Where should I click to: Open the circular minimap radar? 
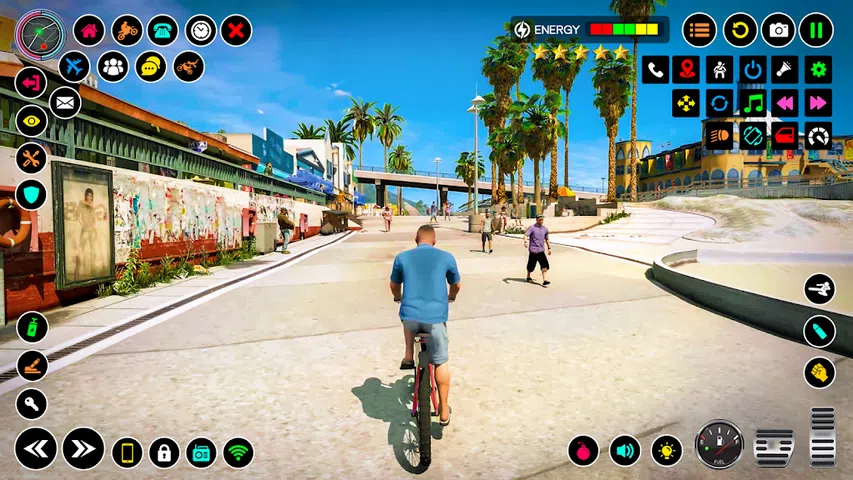(41, 34)
